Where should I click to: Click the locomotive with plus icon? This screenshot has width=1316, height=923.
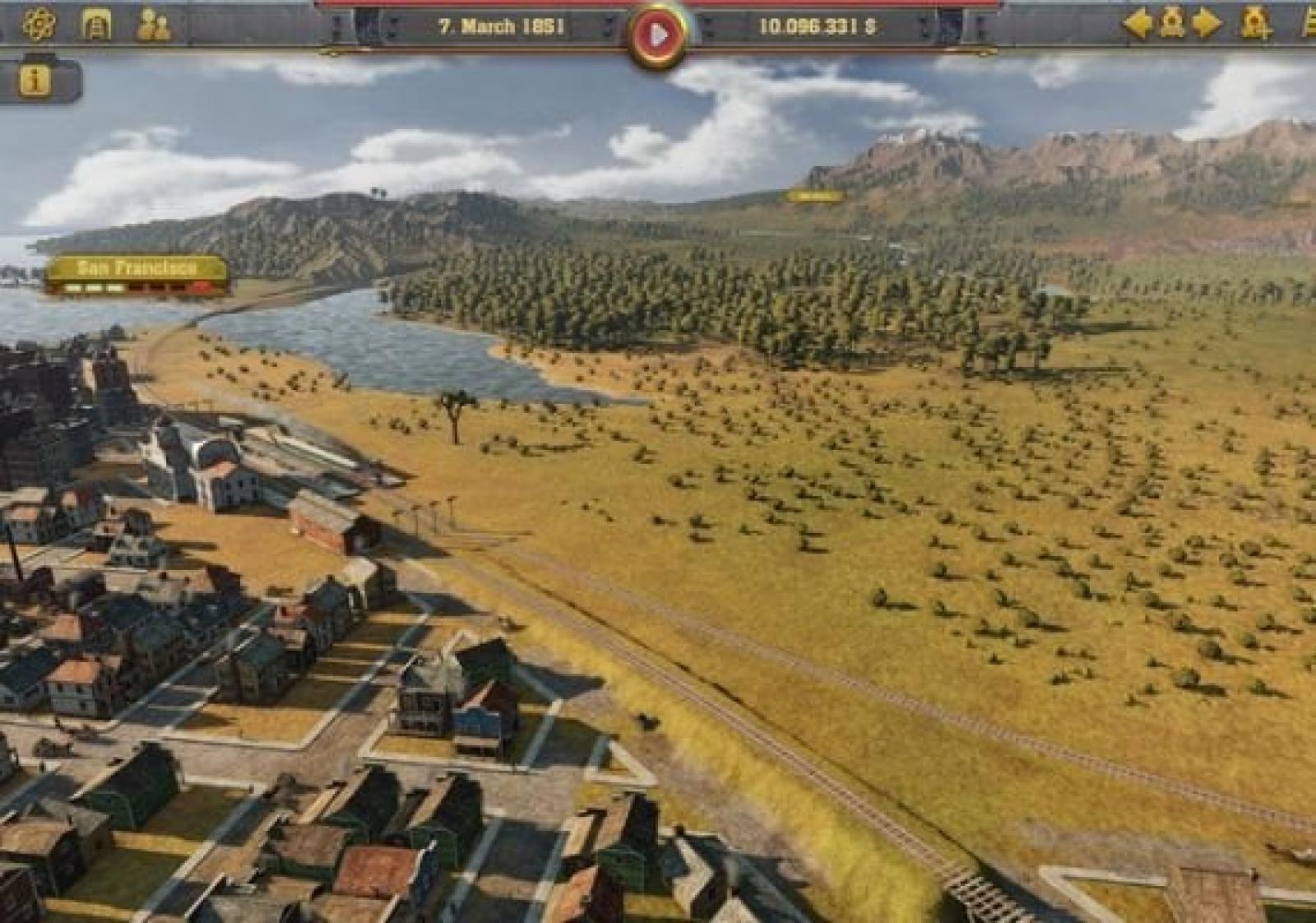click(1255, 24)
